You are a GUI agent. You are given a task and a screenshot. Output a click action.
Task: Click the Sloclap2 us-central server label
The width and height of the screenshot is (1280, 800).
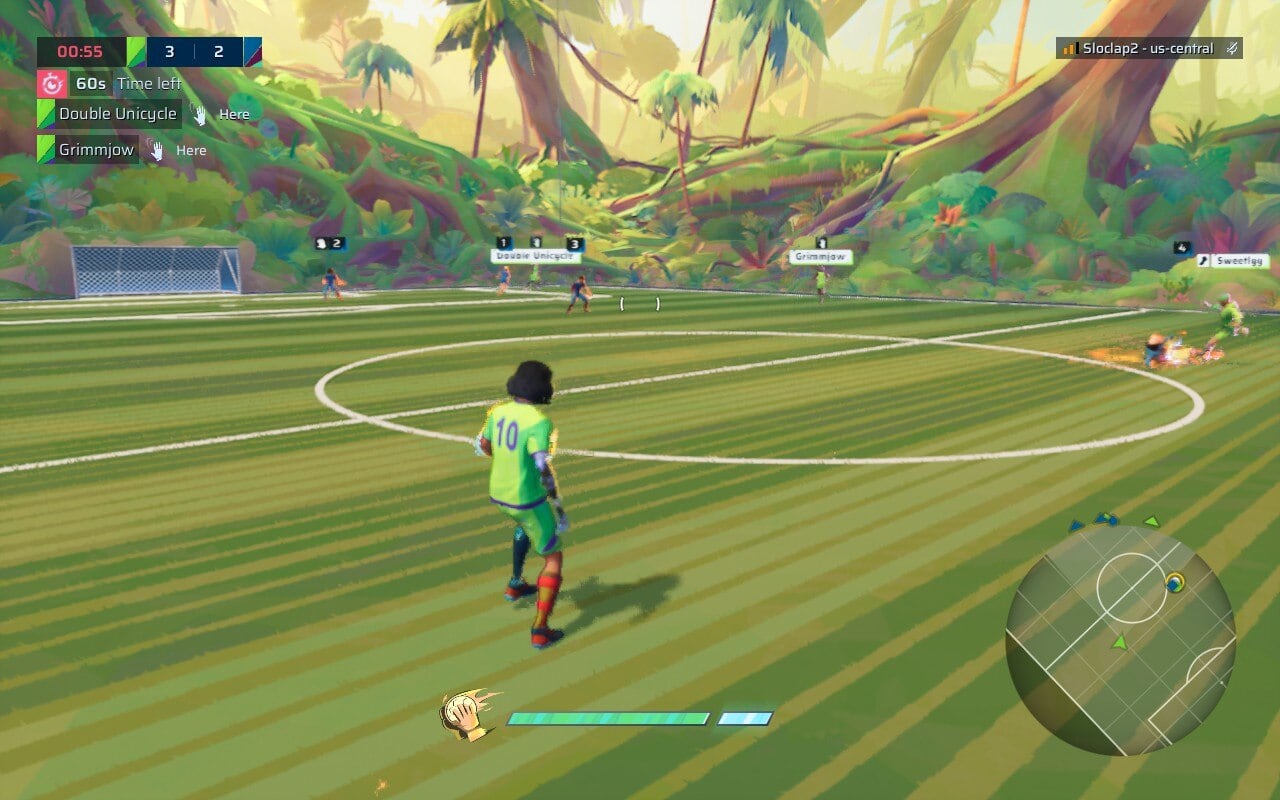click(1148, 48)
